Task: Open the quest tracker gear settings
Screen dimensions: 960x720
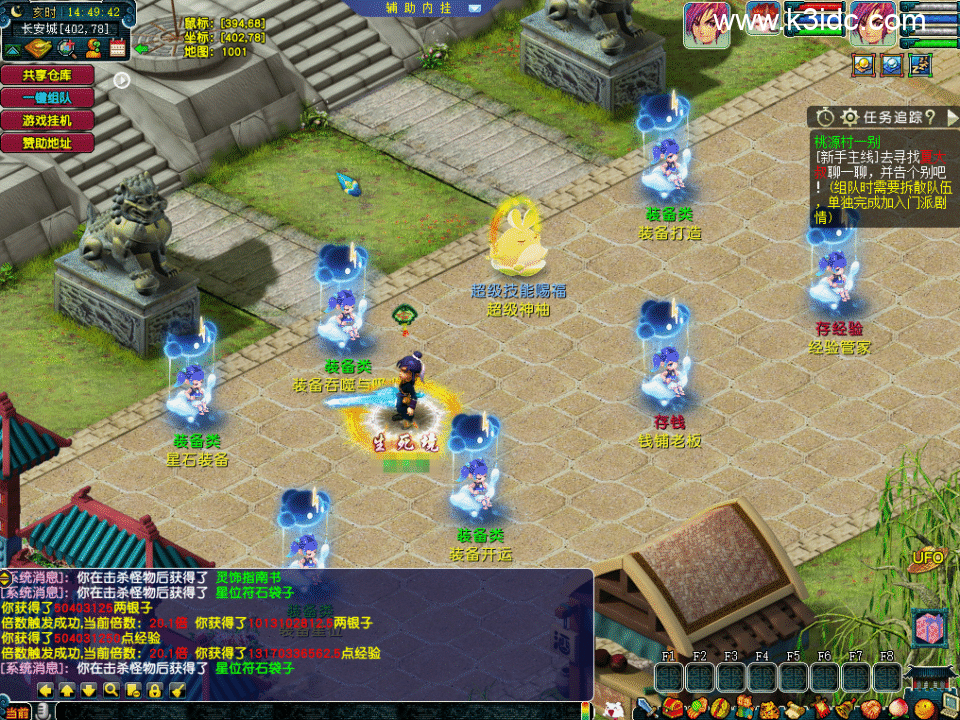Action: [x=850, y=118]
